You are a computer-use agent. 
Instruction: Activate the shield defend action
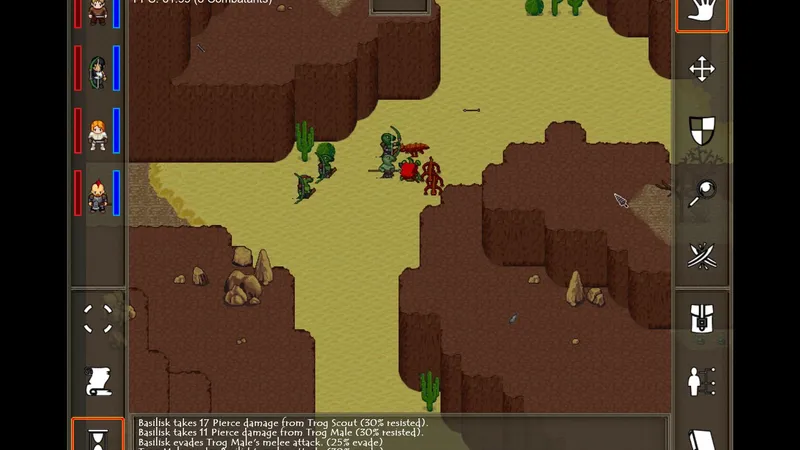(701, 130)
